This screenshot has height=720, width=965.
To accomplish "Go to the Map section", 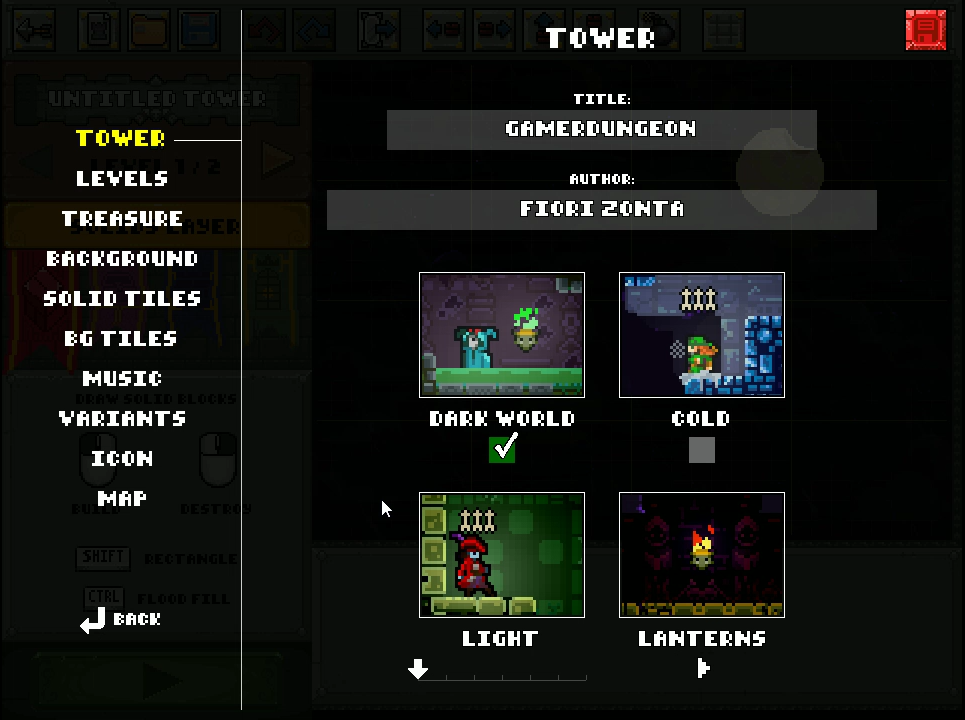I will tap(122, 499).
